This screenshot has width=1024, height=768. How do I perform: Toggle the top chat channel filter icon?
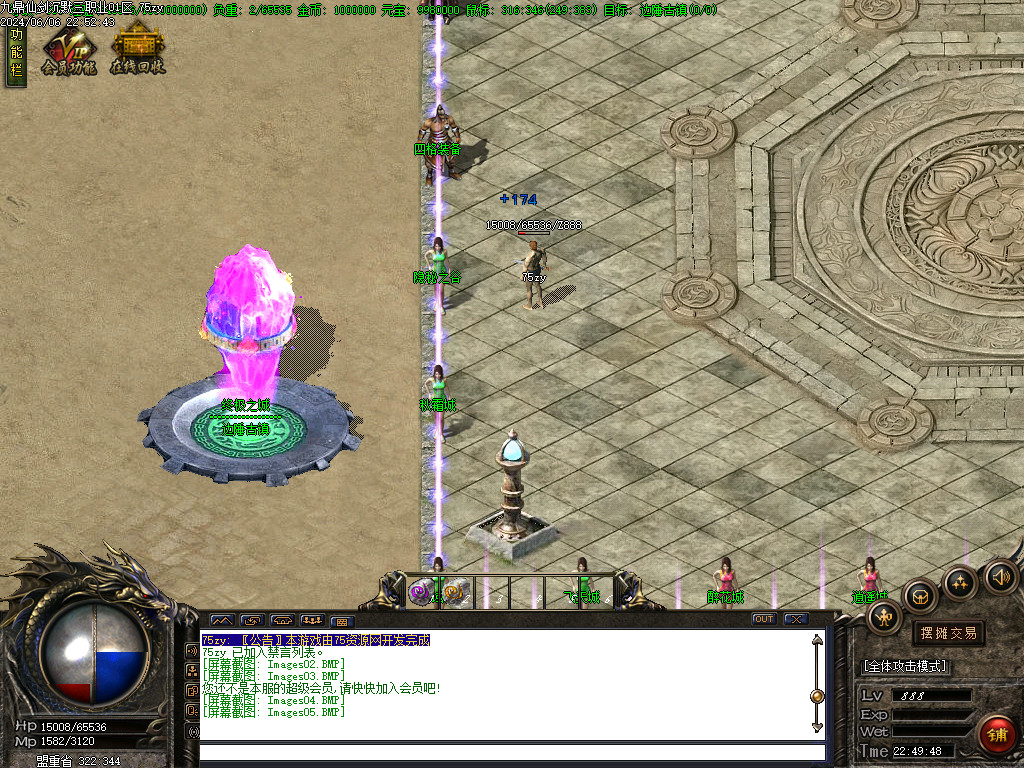(192, 651)
